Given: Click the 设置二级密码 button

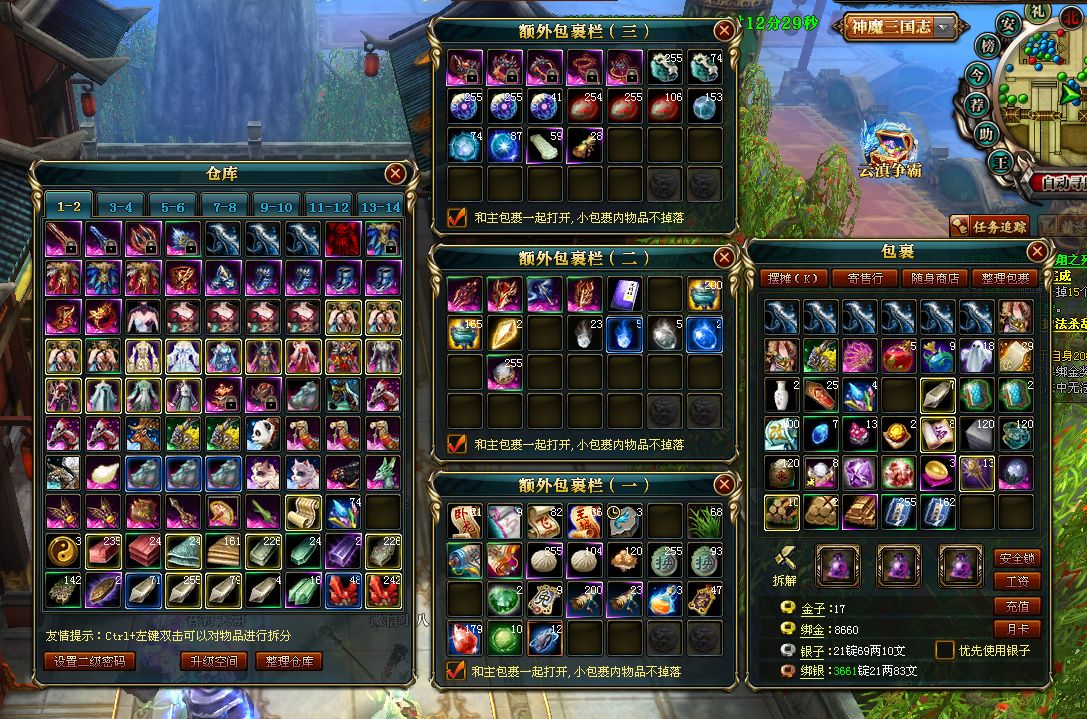Looking at the screenshot, I should coord(88,661).
